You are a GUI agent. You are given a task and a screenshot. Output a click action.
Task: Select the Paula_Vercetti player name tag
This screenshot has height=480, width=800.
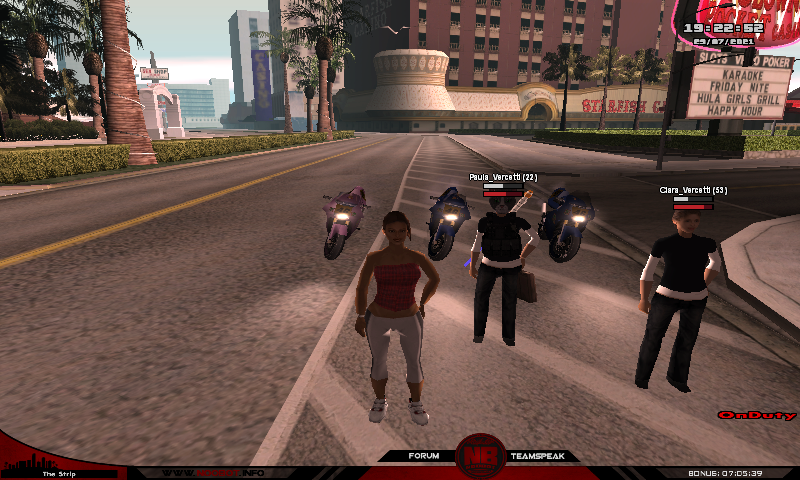click(x=503, y=177)
